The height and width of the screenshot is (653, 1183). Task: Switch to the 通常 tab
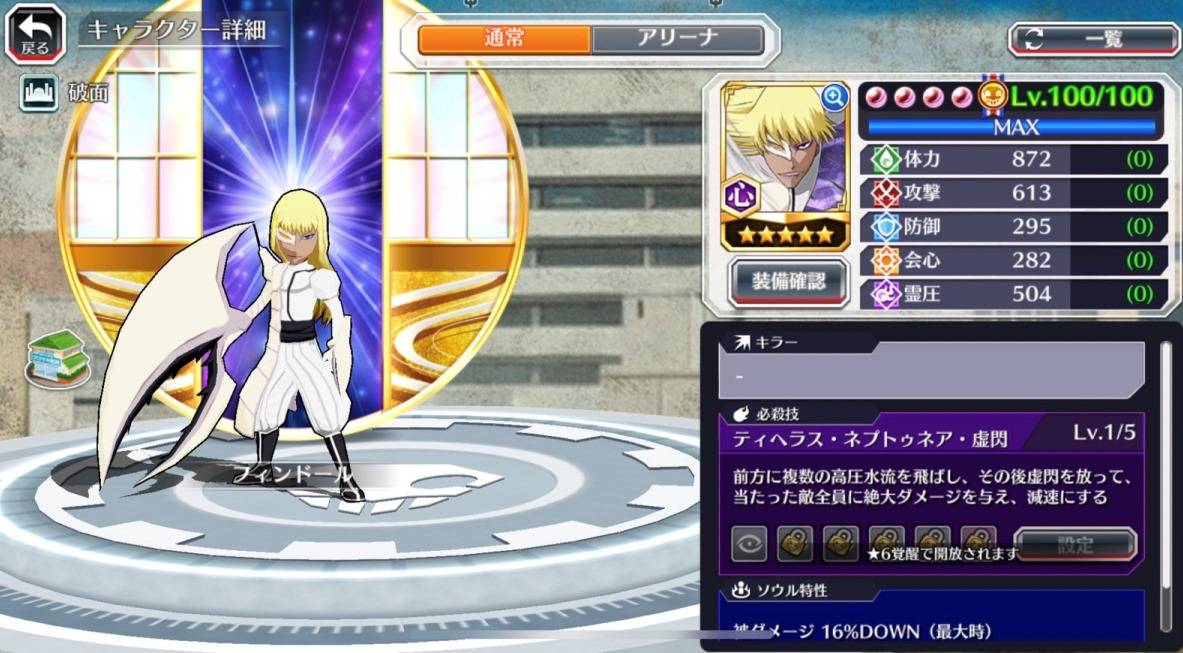pyautogui.click(x=504, y=39)
